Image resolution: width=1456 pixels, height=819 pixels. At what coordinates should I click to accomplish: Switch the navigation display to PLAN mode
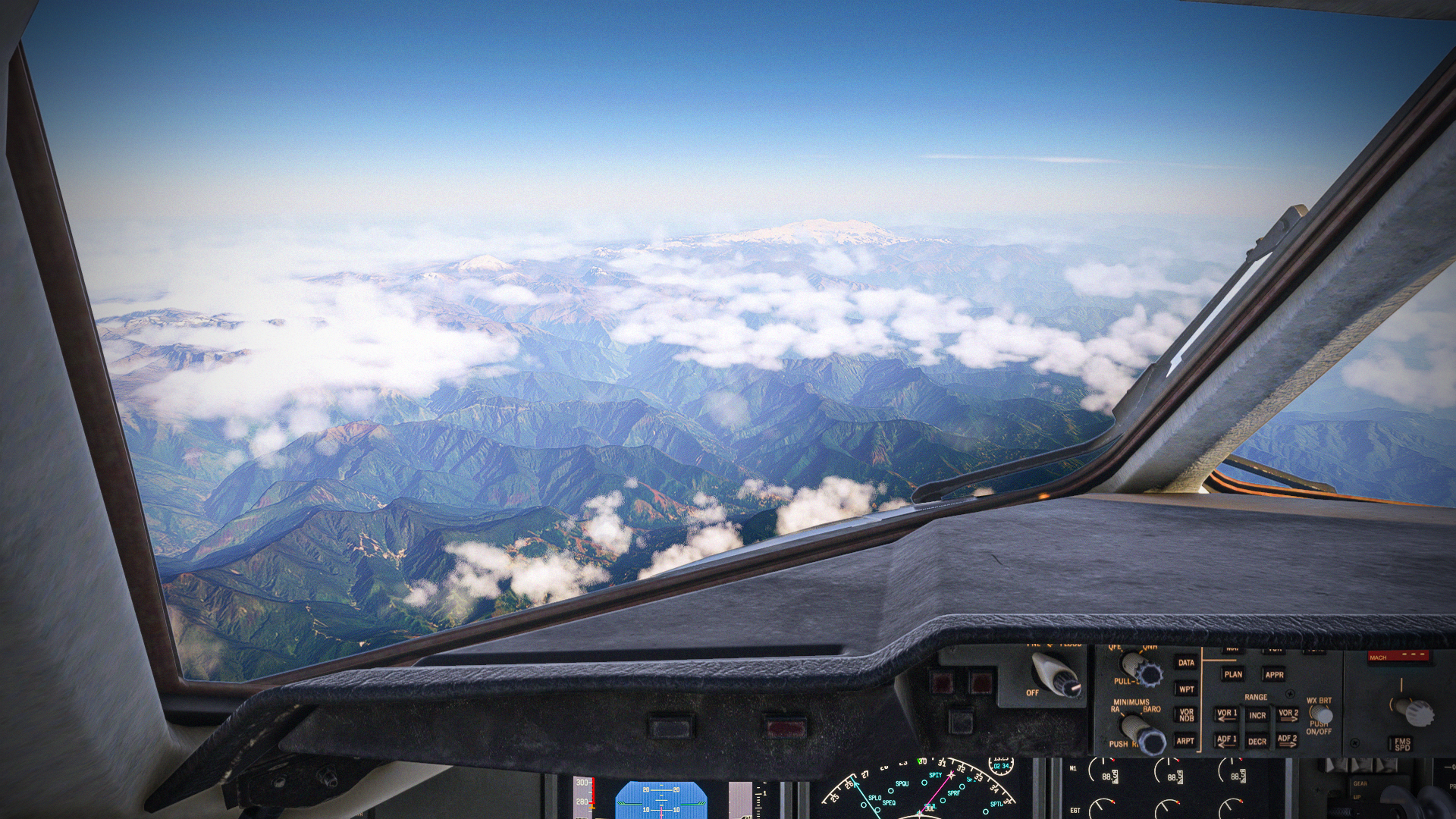click(x=1233, y=674)
